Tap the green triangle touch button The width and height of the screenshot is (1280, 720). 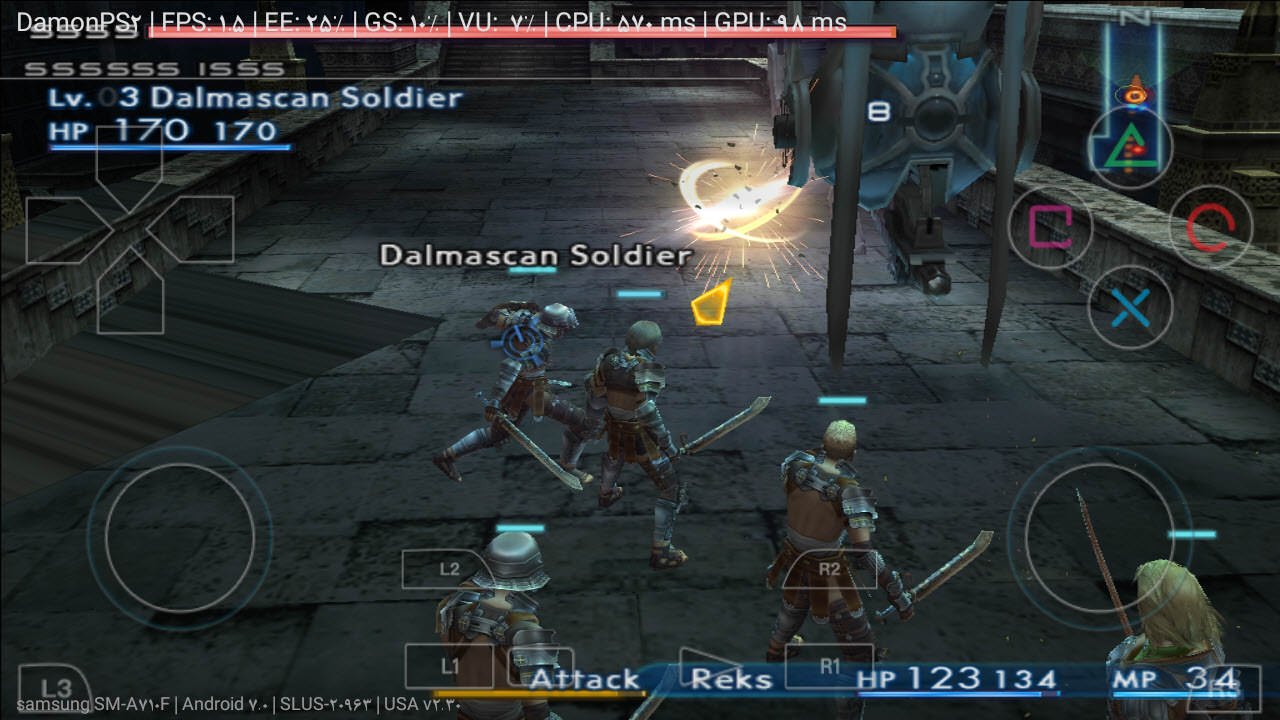[x=1130, y=148]
